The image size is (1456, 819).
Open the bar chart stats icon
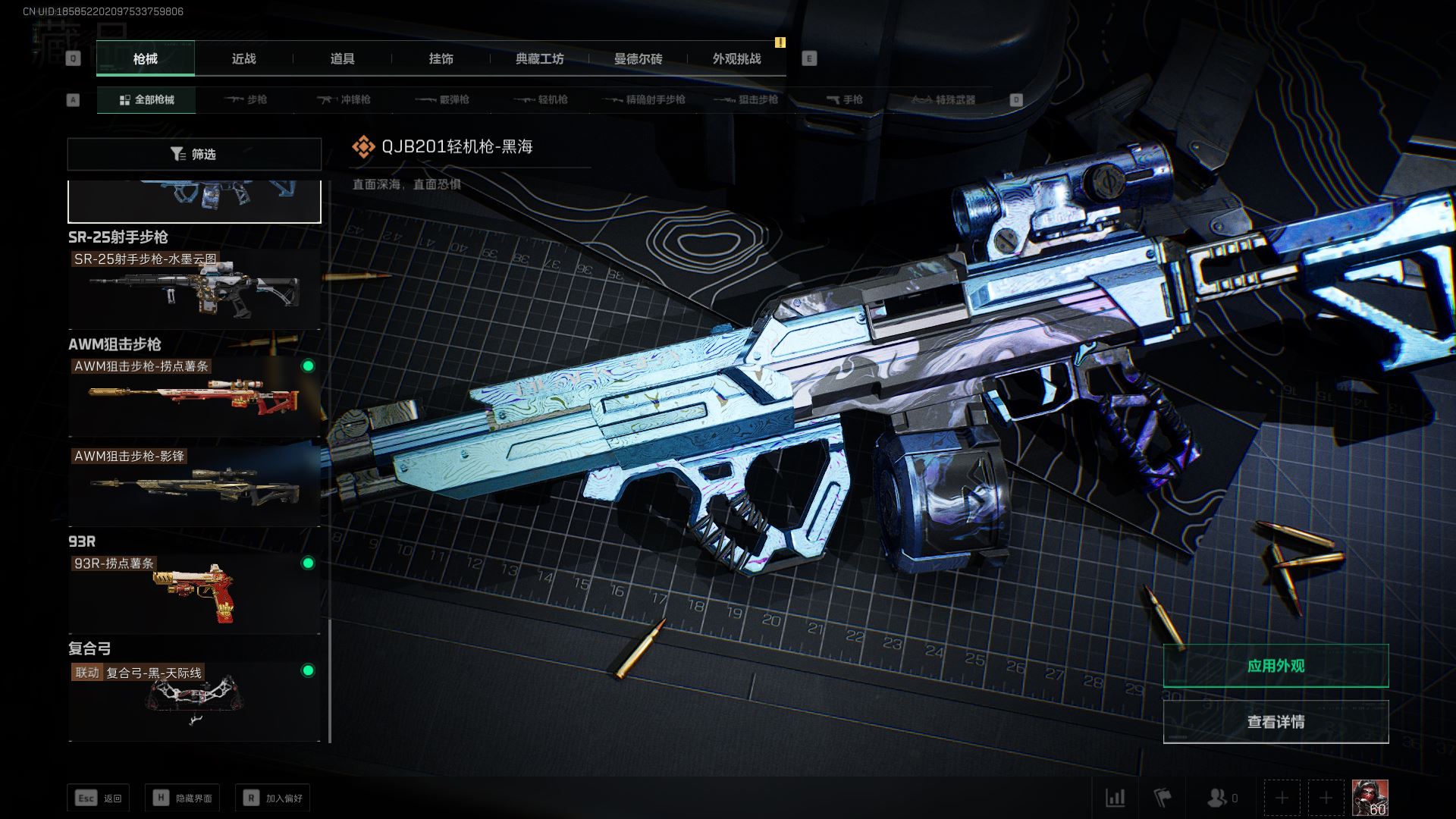click(x=1115, y=798)
